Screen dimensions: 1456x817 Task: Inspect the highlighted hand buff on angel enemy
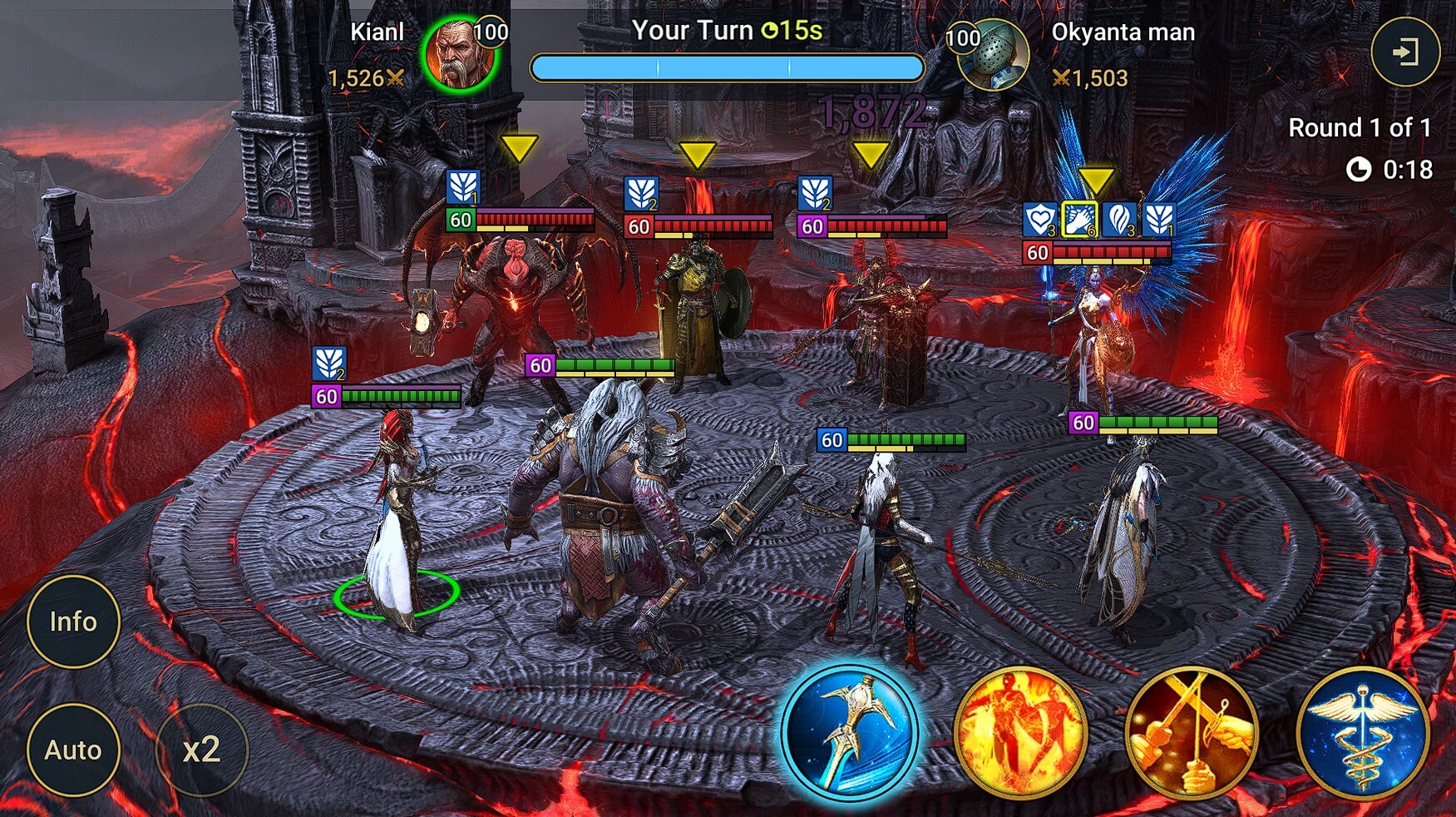pyautogui.click(x=1079, y=220)
